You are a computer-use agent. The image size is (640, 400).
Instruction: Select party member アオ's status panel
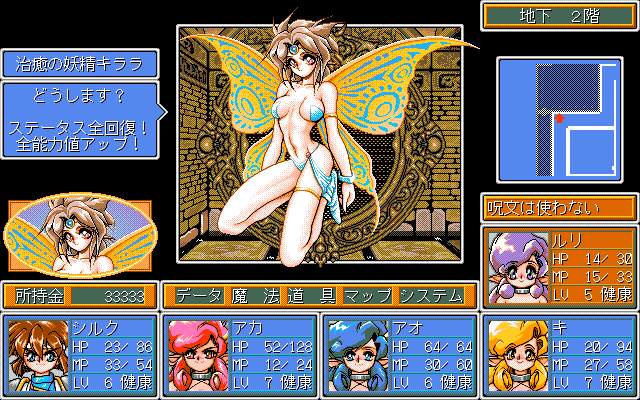click(x=397, y=355)
